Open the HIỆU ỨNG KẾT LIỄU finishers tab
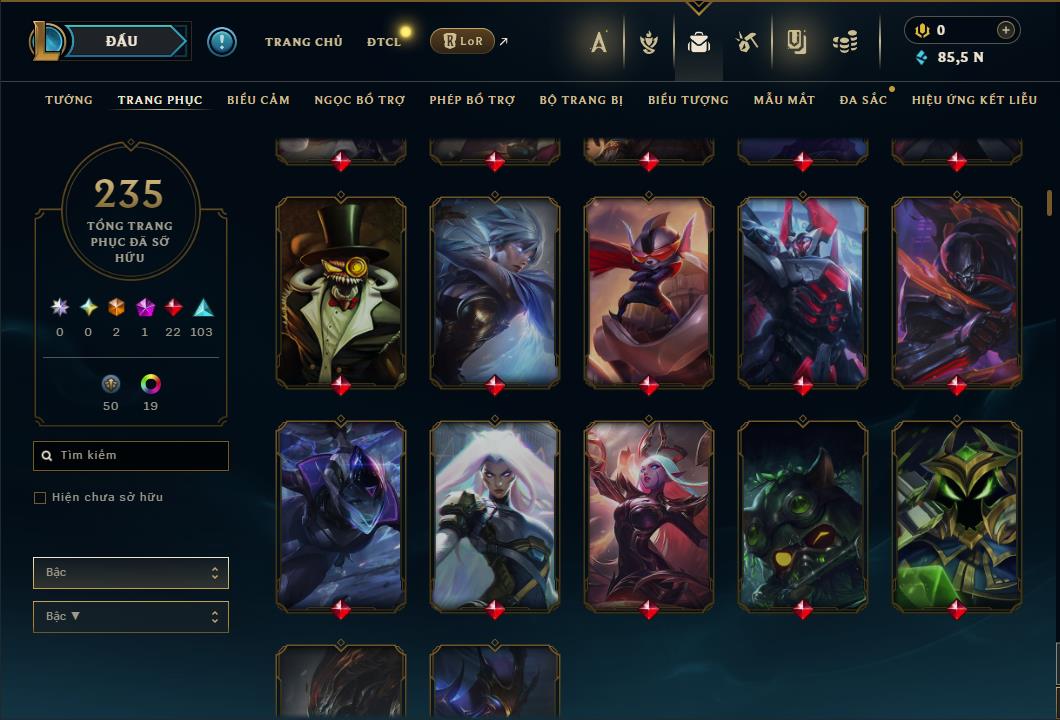Screen dimensions: 1060x720 [x=974, y=100]
